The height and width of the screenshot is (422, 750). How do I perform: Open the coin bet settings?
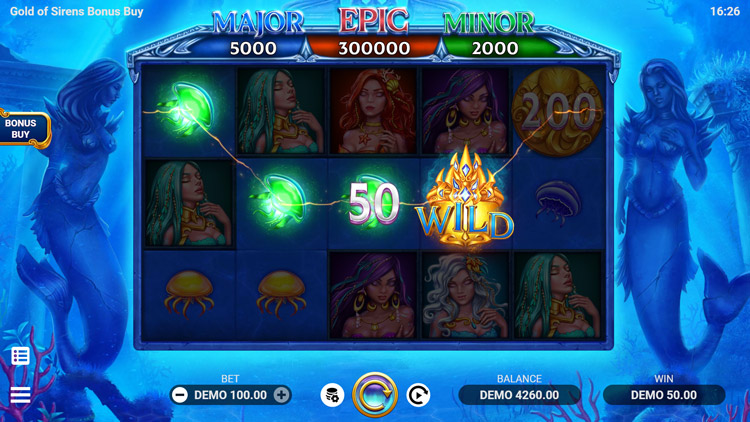pos(332,395)
